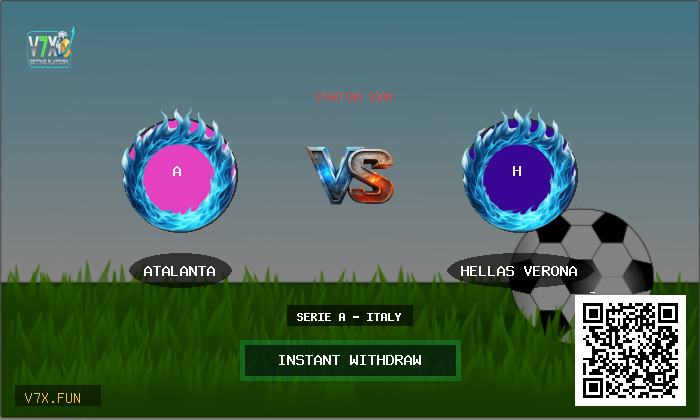700x420 pixels.
Task: Choose the Hellas Verona team emblem
Action: point(517,172)
